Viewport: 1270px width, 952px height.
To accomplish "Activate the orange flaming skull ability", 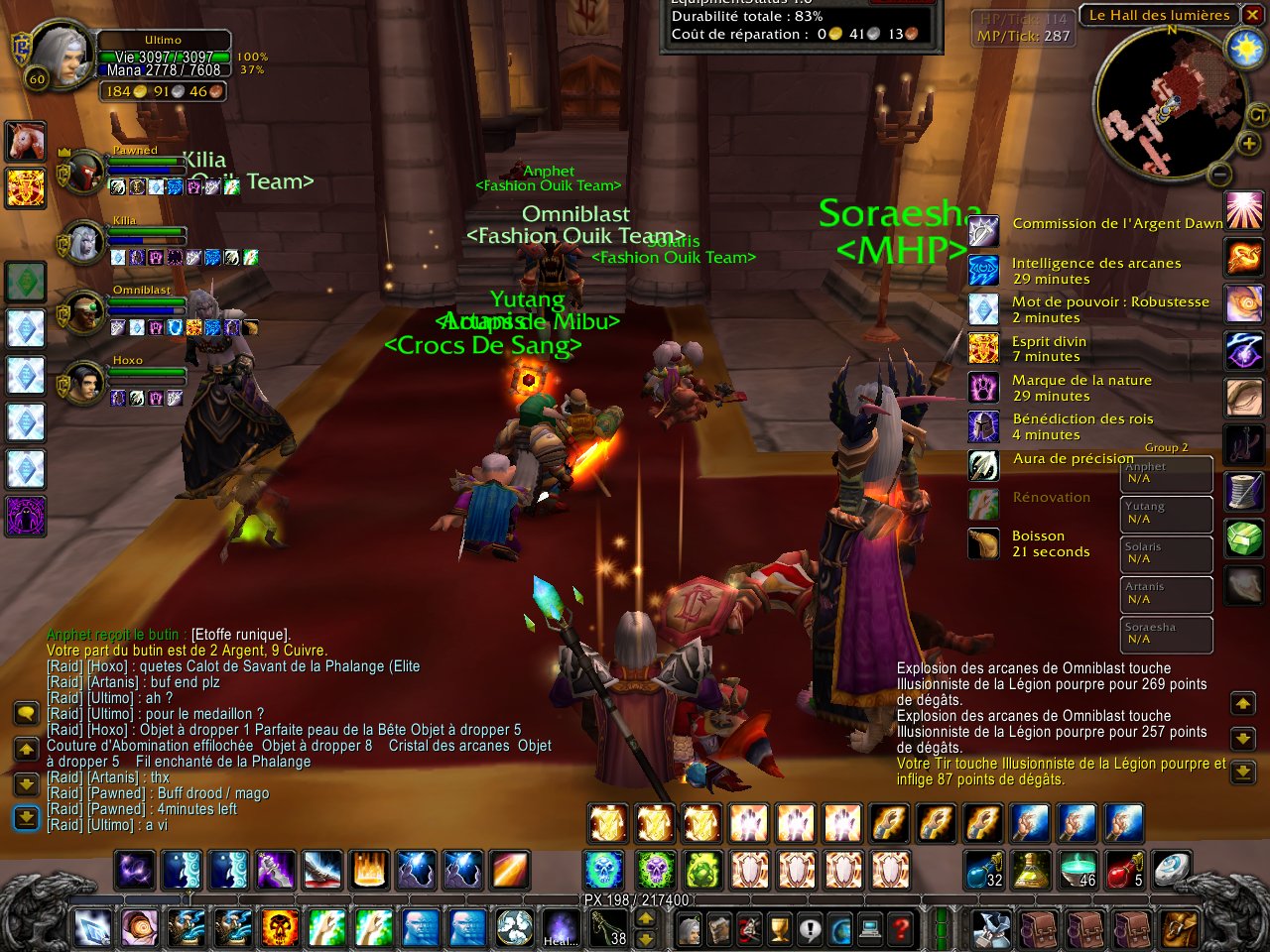I will (x=281, y=929).
